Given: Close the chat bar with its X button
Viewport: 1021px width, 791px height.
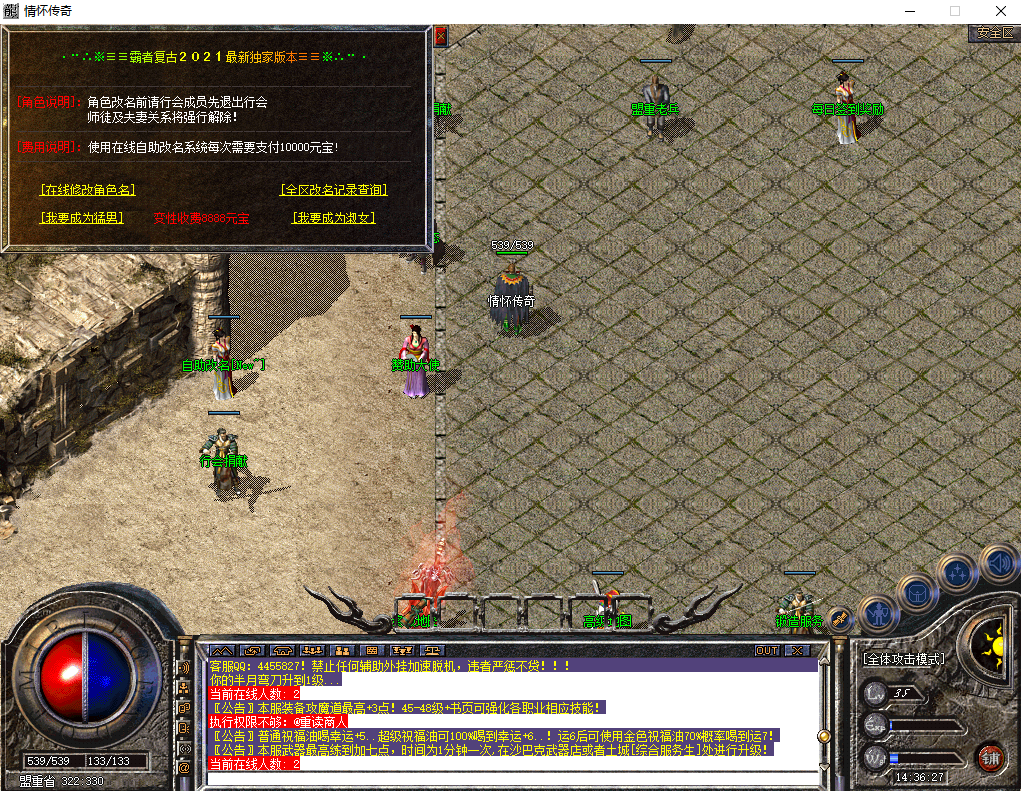Looking at the screenshot, I should coord(797,650).
